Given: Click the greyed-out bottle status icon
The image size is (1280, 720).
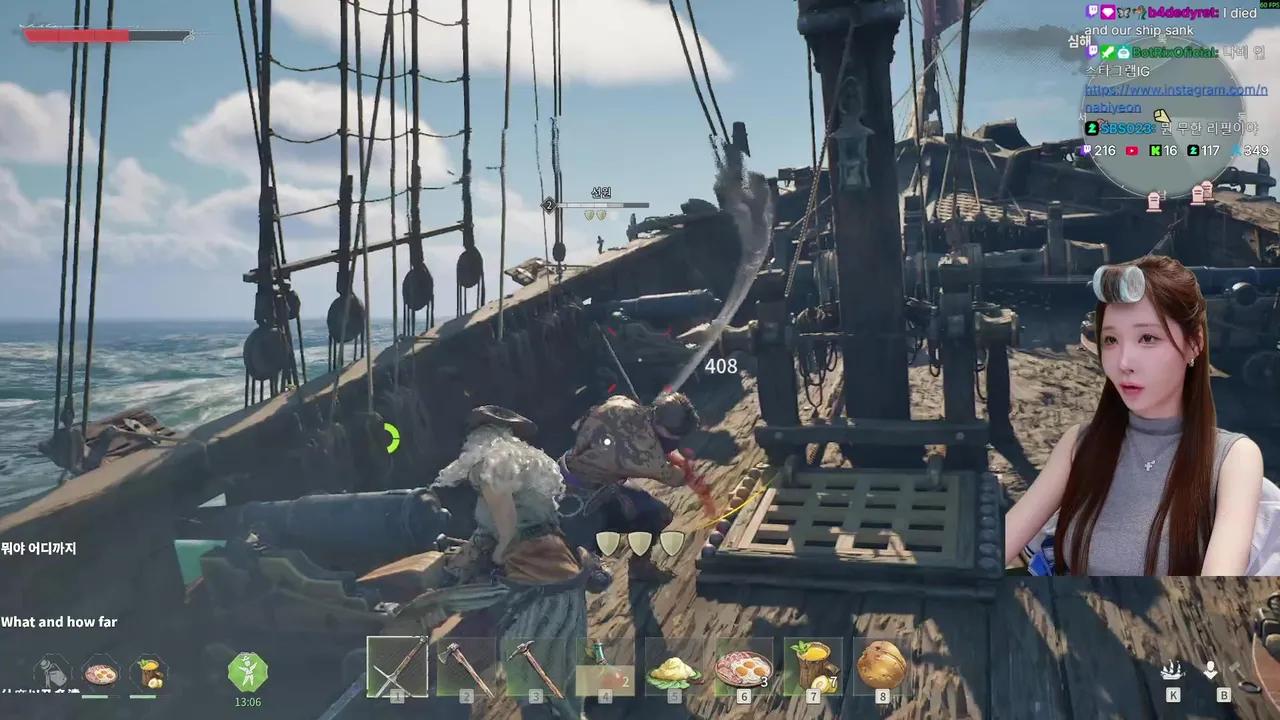Looking at the screenshot, I should [x=52, y=671].
